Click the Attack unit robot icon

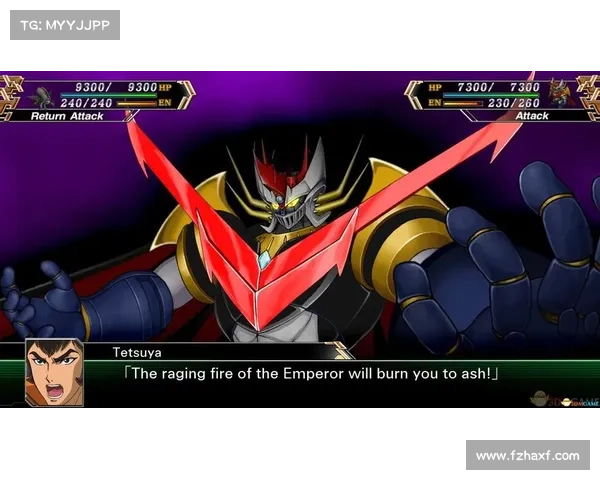pos(558,97)
